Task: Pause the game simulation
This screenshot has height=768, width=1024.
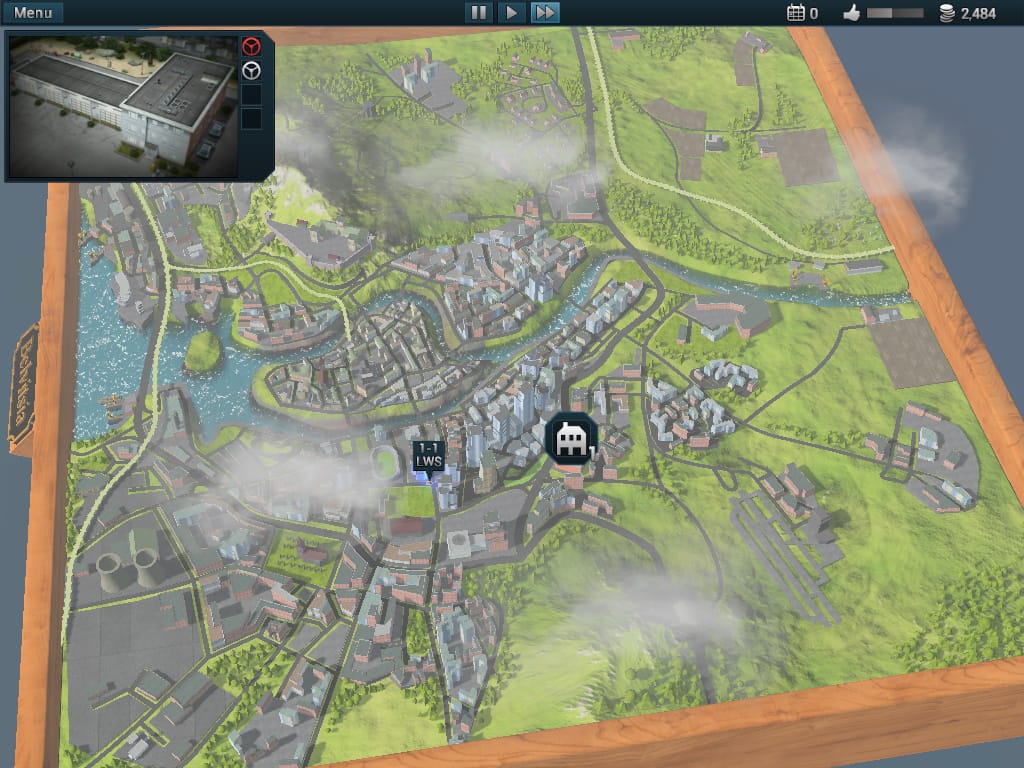Action: (x=478, y=13)
